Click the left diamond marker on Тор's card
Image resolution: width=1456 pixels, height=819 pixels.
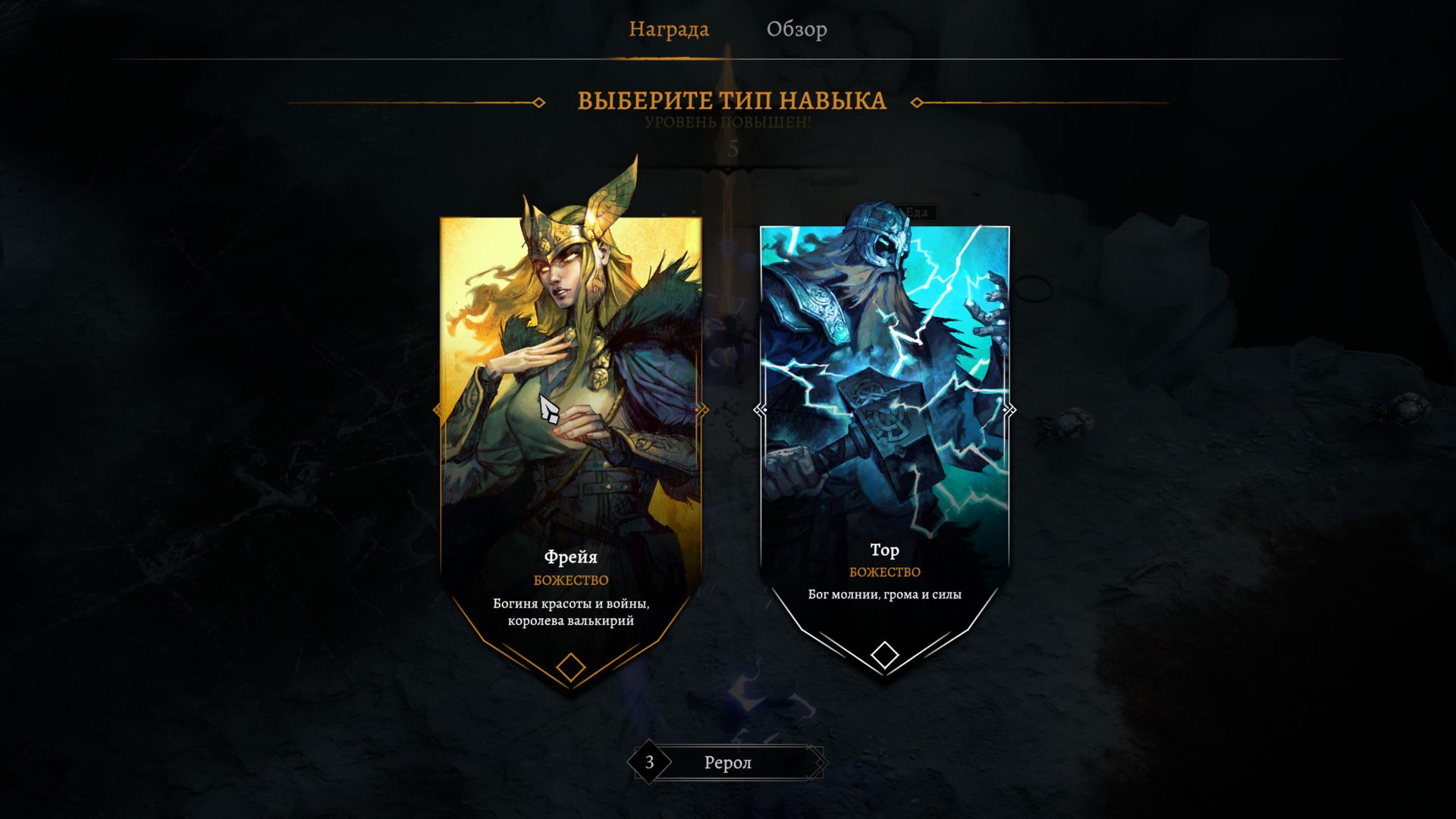[x=758, y=409]
